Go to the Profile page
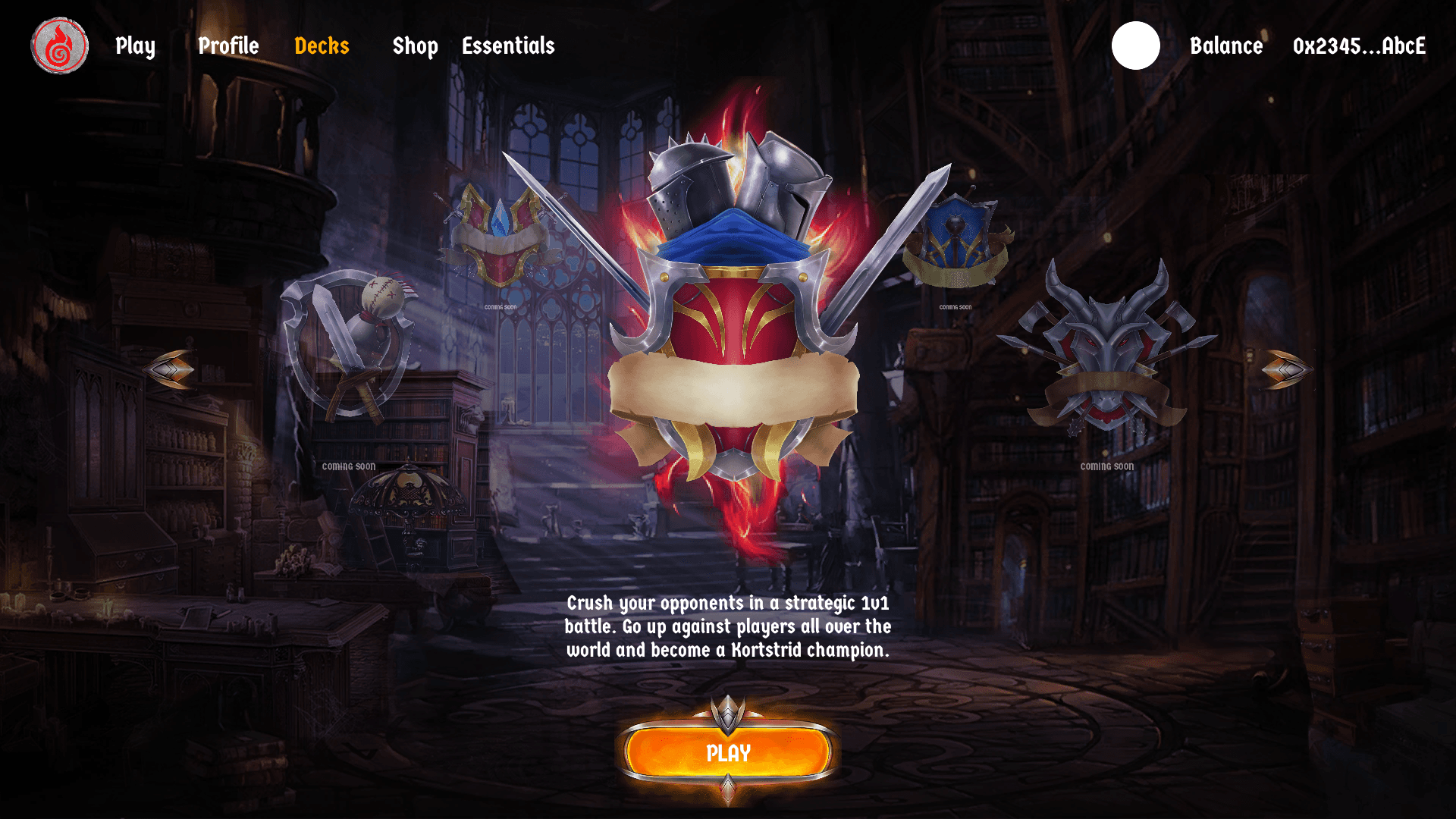Image resolution: width=1456 pixels, height=819 pixels. [x=228, y=46]
